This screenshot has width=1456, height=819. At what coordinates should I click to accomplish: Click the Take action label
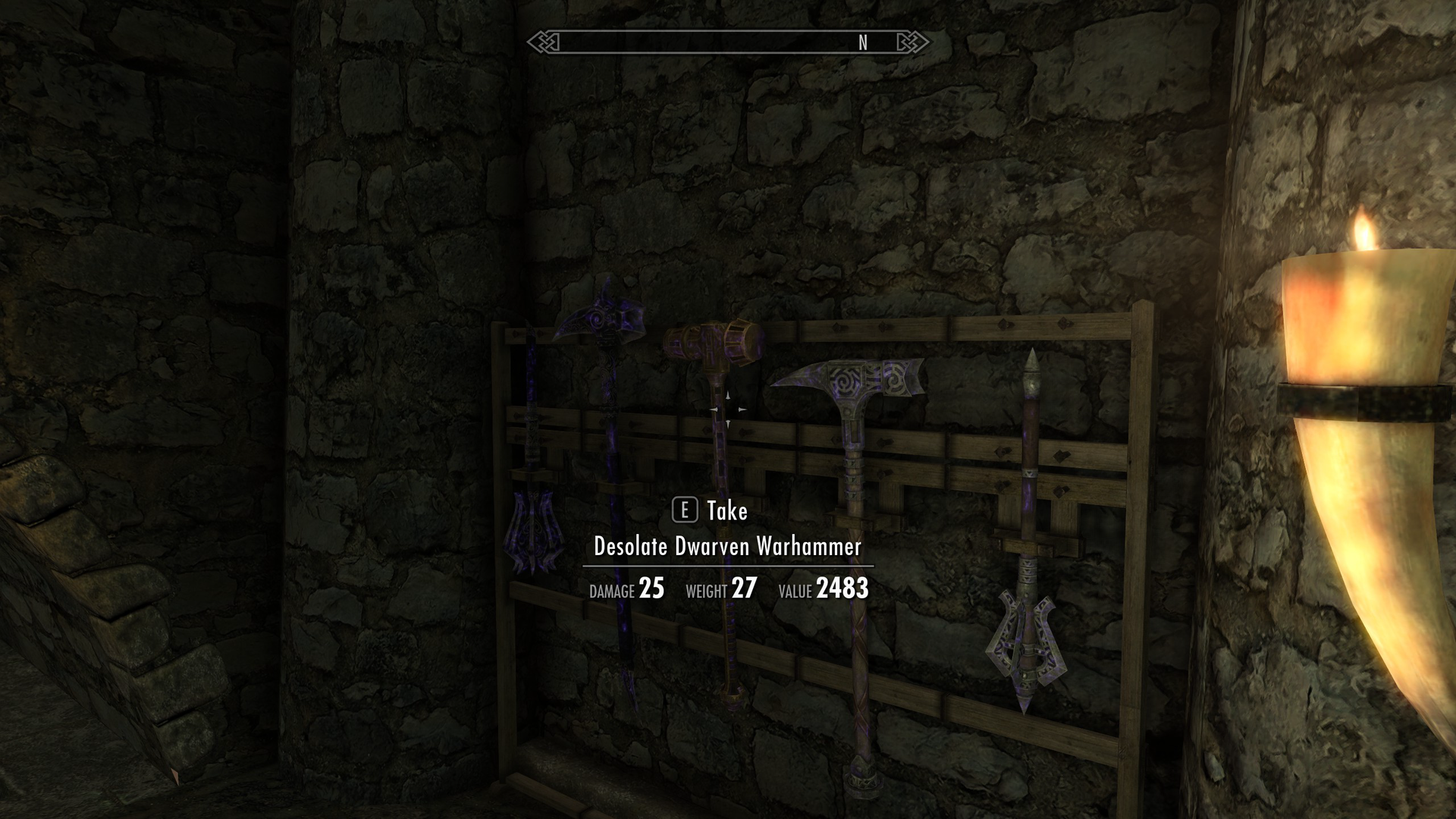click(725, 511)
